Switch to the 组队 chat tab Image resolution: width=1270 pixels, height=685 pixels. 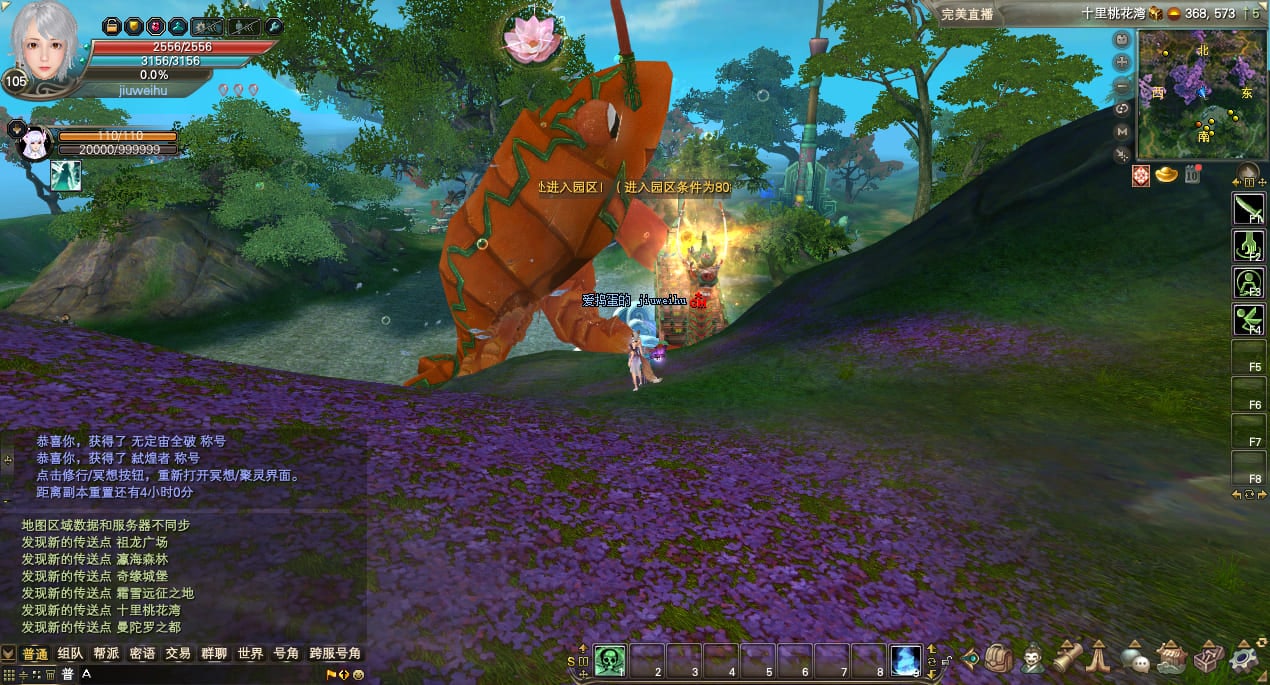pos(70,654)
